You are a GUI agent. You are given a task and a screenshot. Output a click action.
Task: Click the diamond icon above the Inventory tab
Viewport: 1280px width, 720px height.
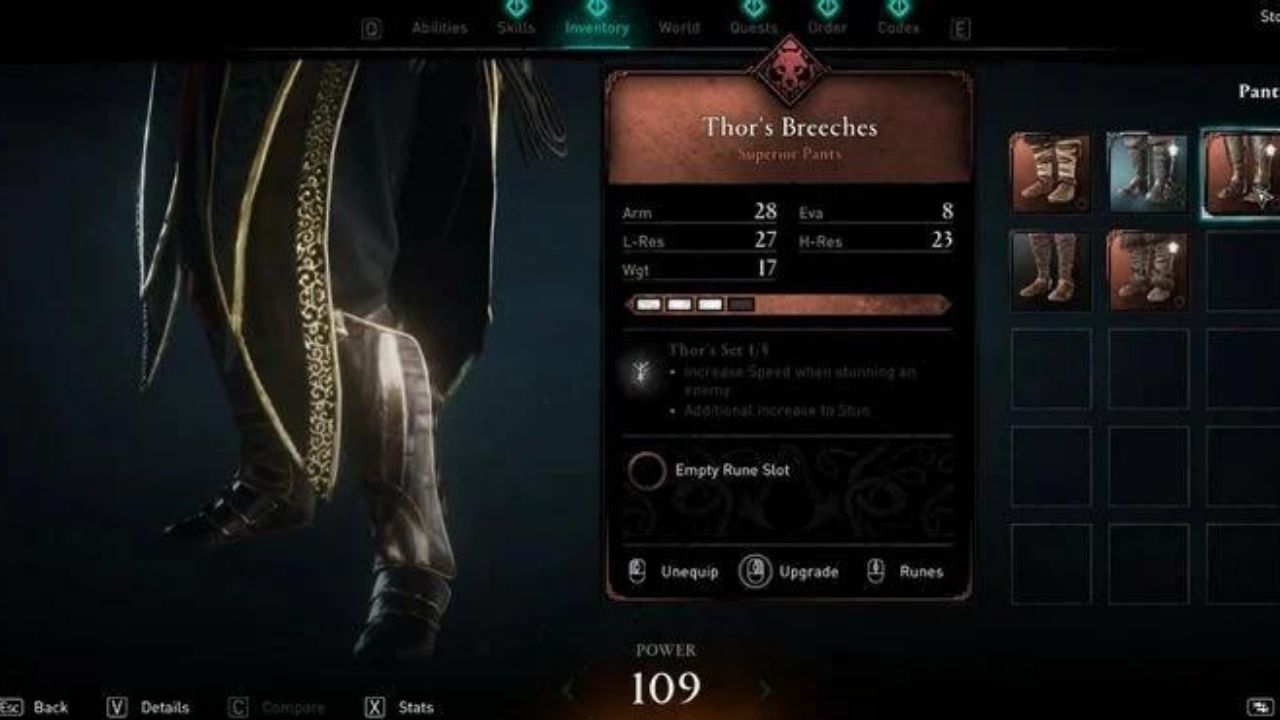pyautogui.click(x=596, y=6)
